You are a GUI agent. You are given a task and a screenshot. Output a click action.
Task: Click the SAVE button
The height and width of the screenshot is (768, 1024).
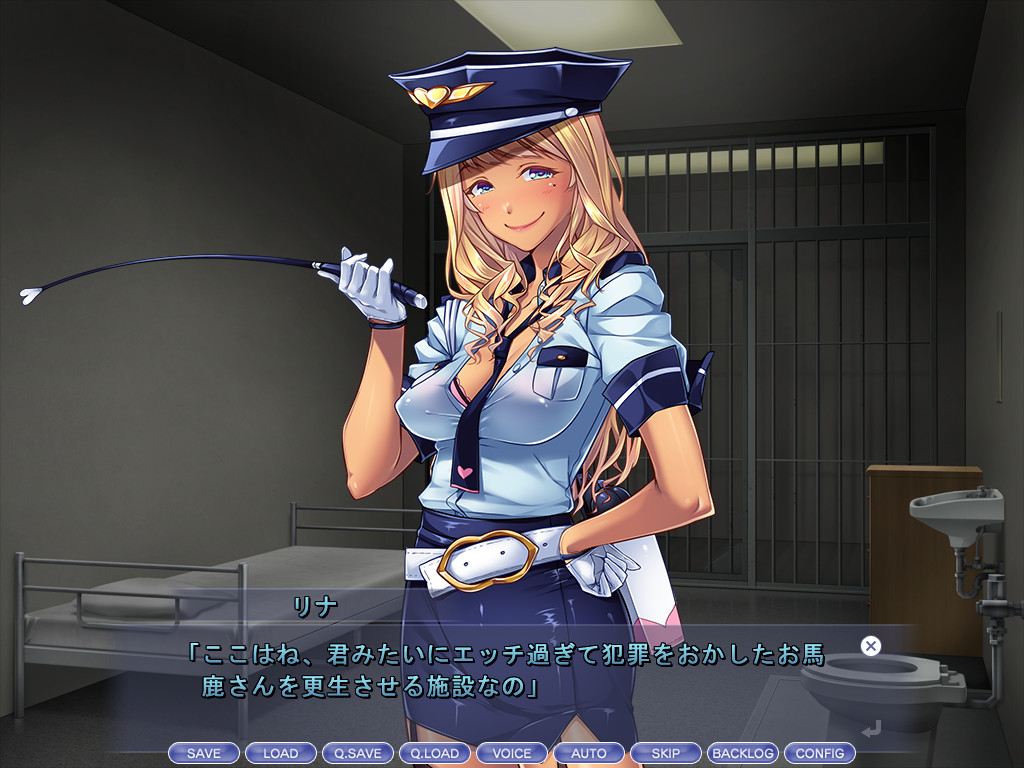tap(204, 753)
